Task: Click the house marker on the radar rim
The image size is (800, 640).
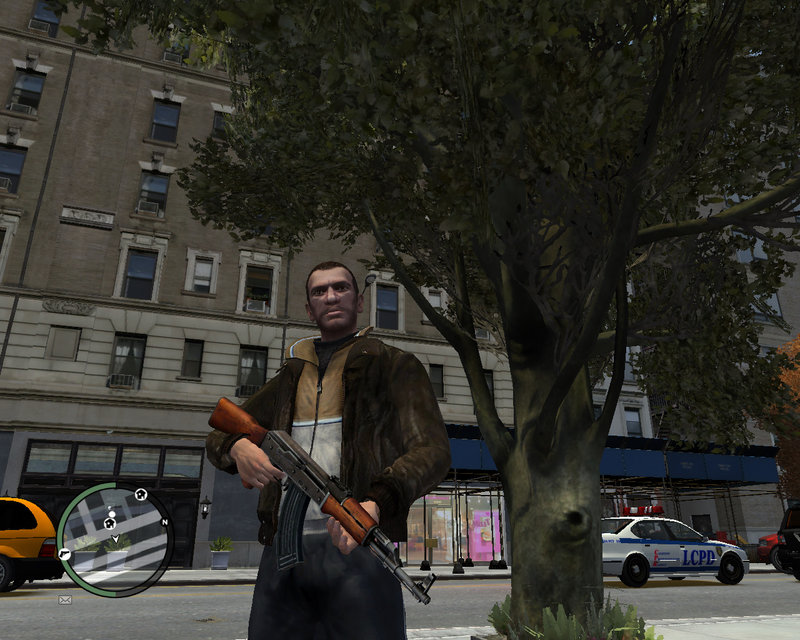Action: point(140,493)
